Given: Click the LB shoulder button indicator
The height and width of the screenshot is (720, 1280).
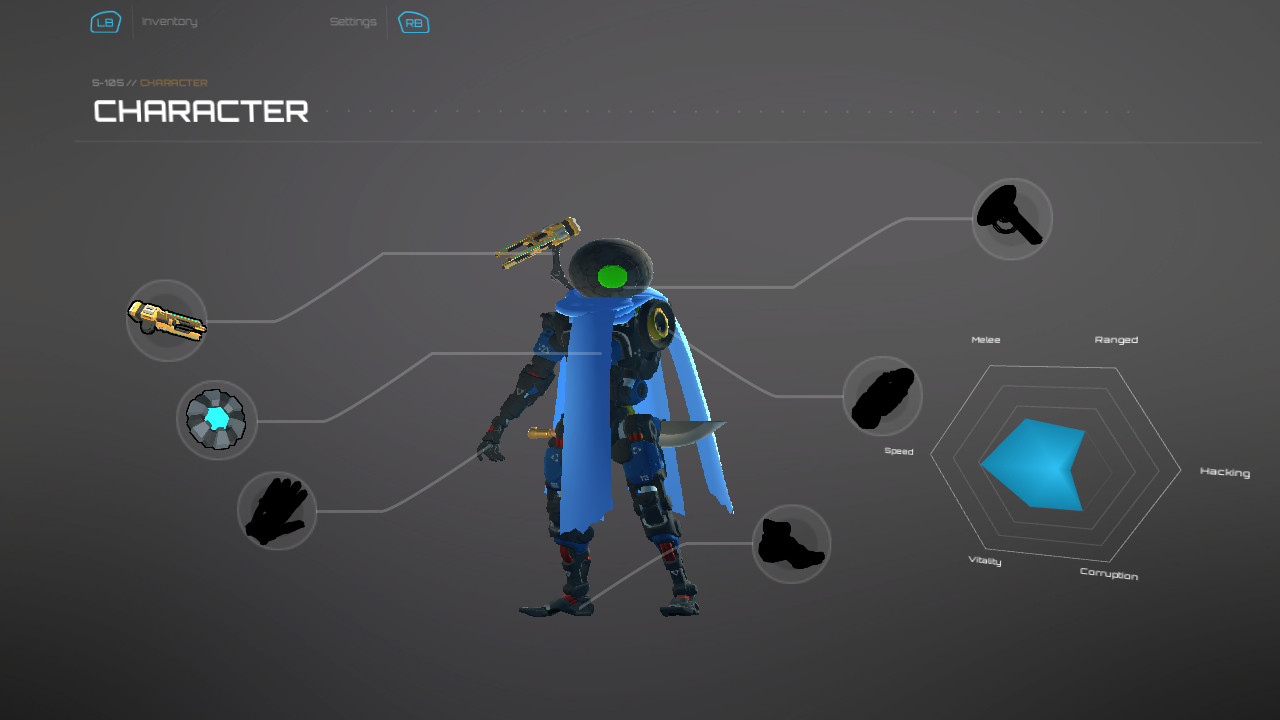Looking at the screenshot, I should pyautogui.click(x=105, y=21).
